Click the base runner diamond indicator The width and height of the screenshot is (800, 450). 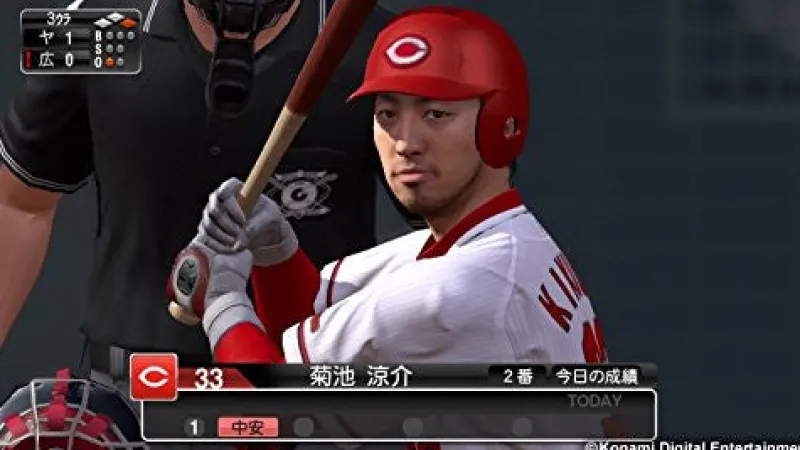(115, 21)
